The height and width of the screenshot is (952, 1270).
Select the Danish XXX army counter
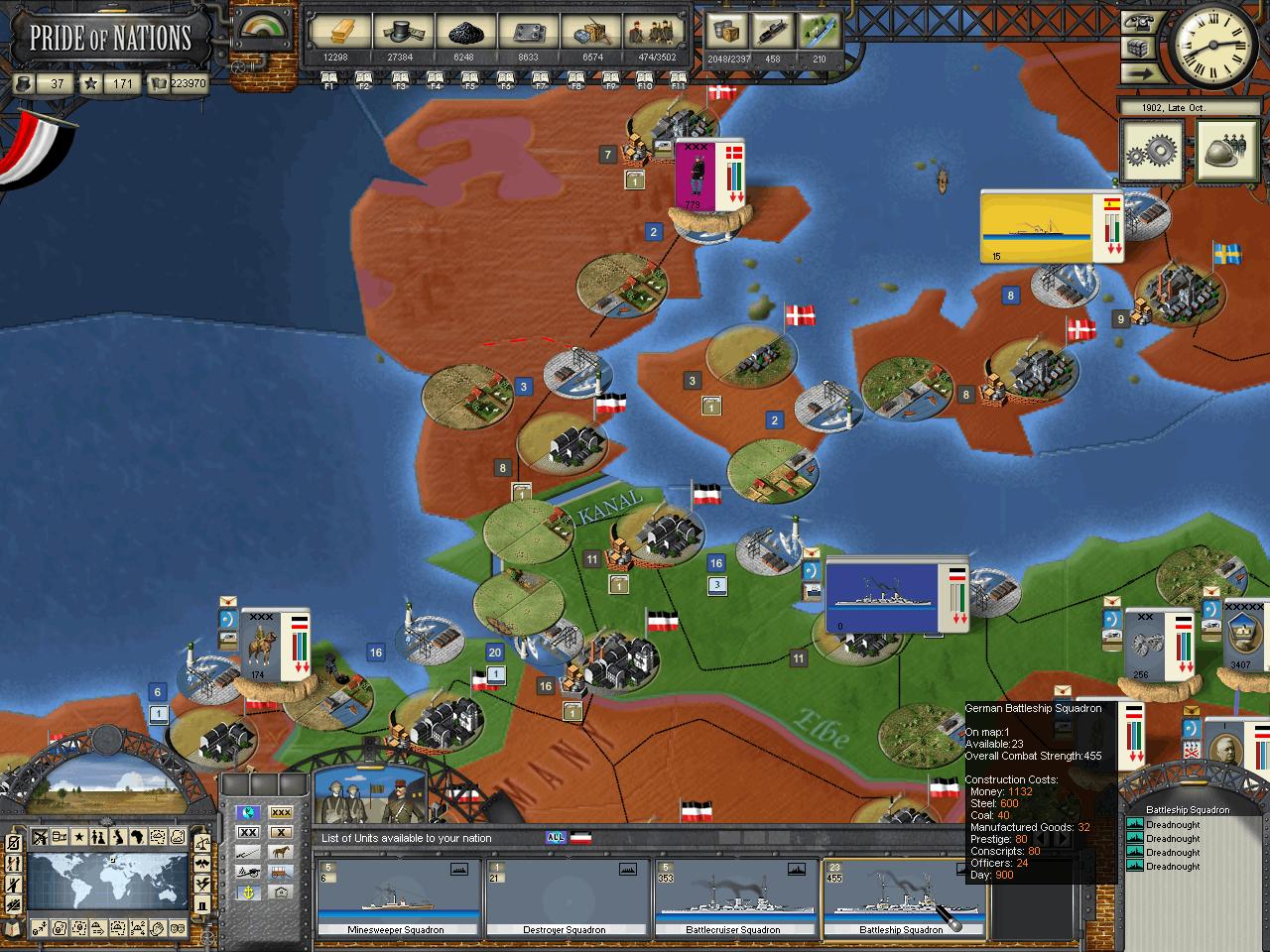click(697, 175)
